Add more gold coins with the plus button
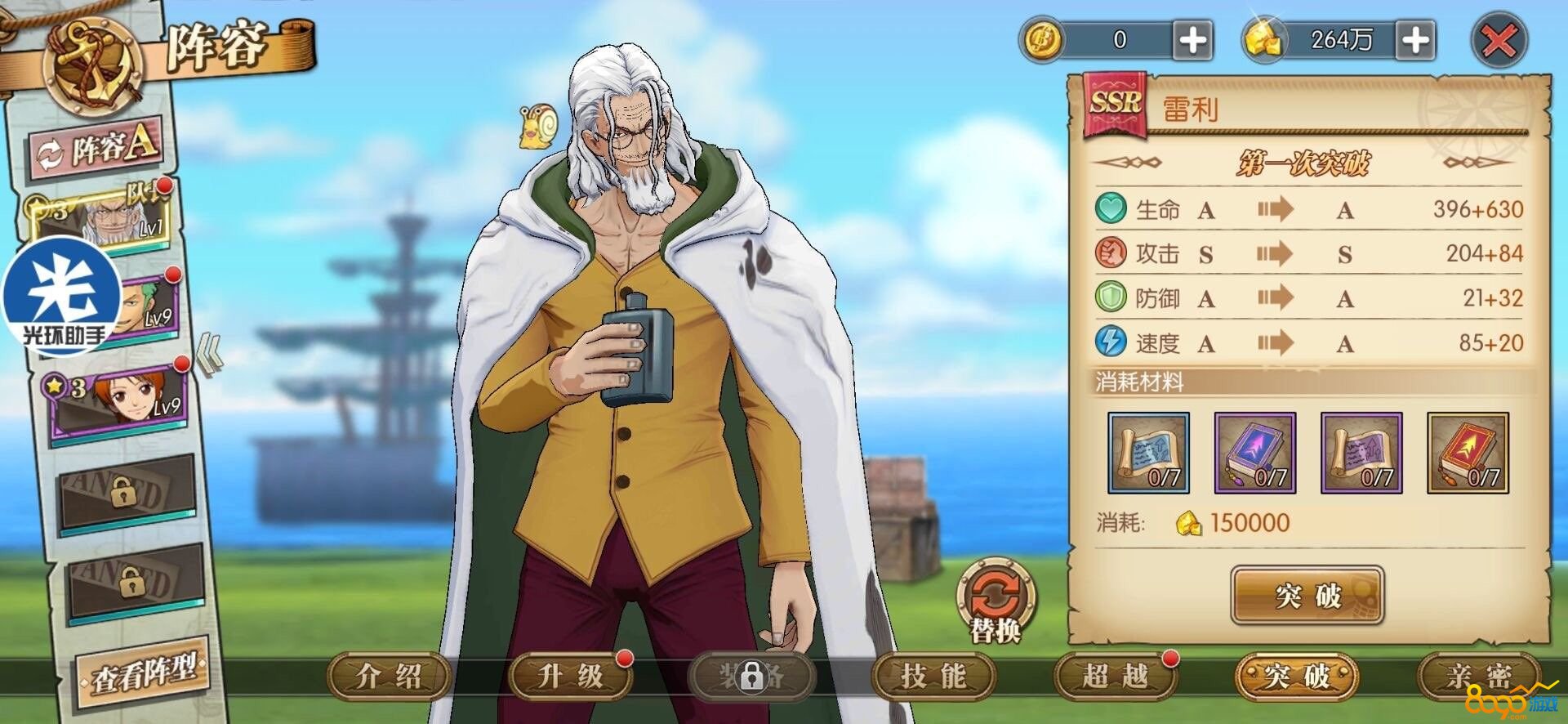 point(1192,40)
